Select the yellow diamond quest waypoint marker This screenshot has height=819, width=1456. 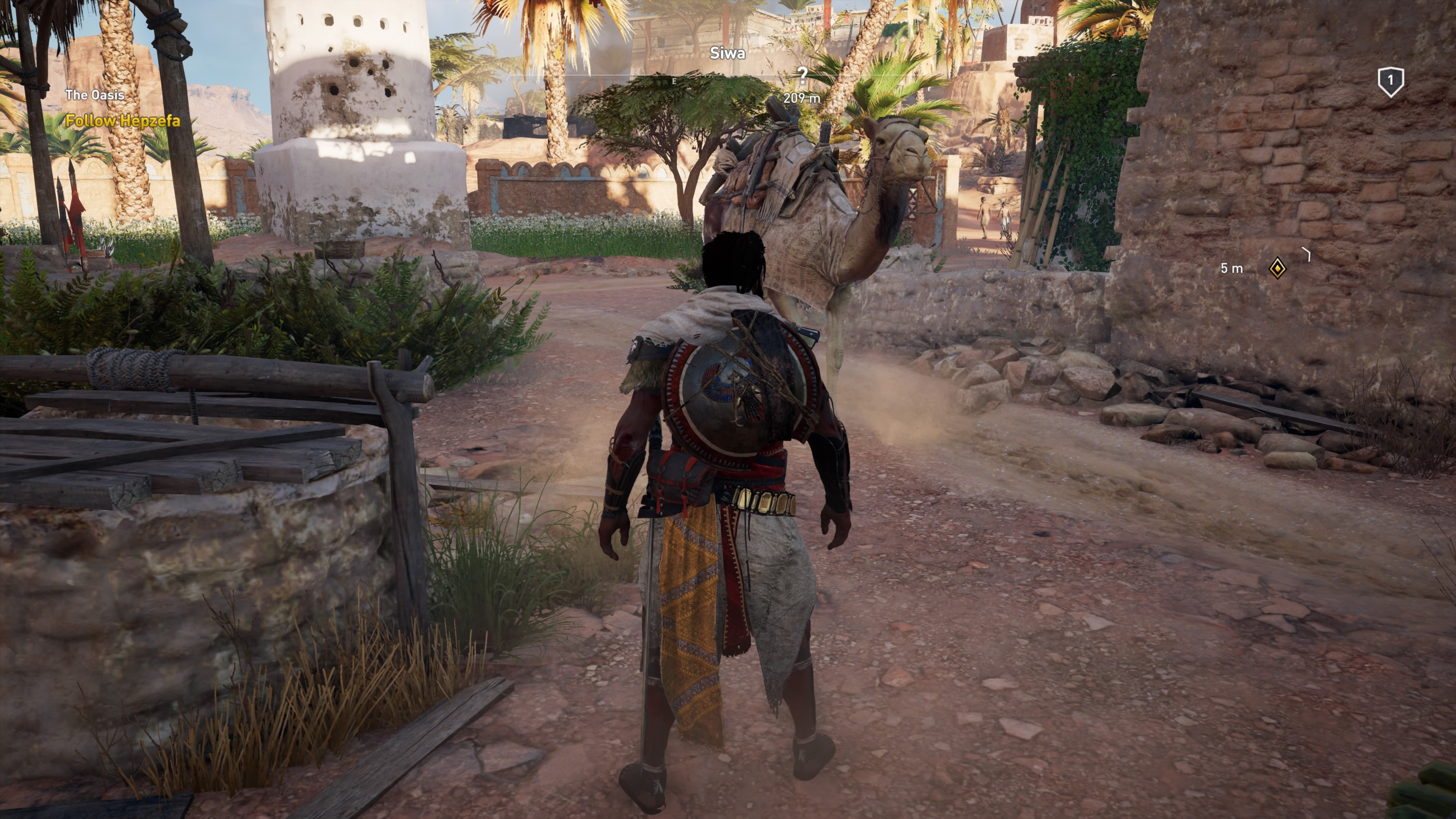[x=1277, y=268]
